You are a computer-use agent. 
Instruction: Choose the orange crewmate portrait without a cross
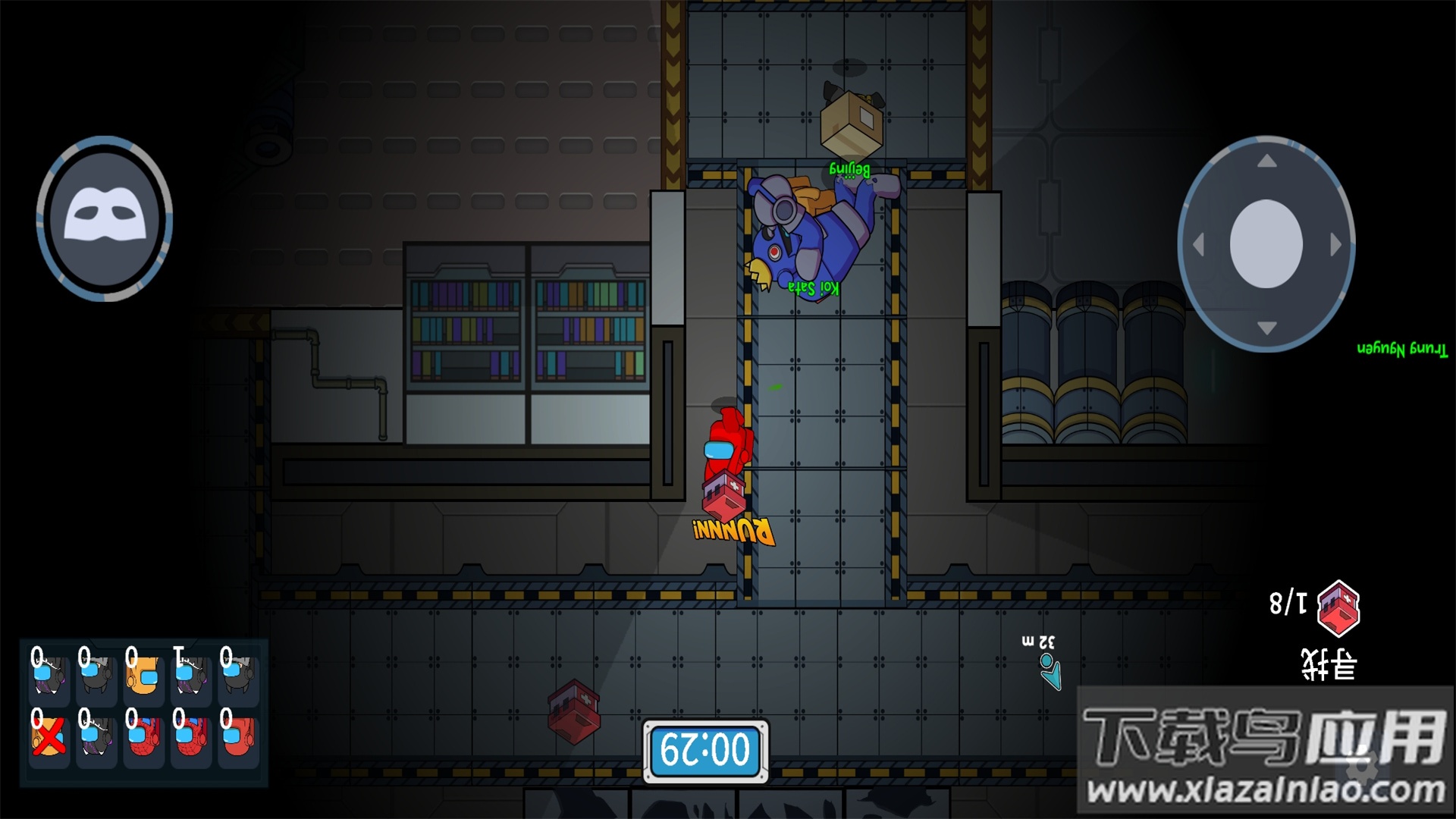[x=143, y=675]
